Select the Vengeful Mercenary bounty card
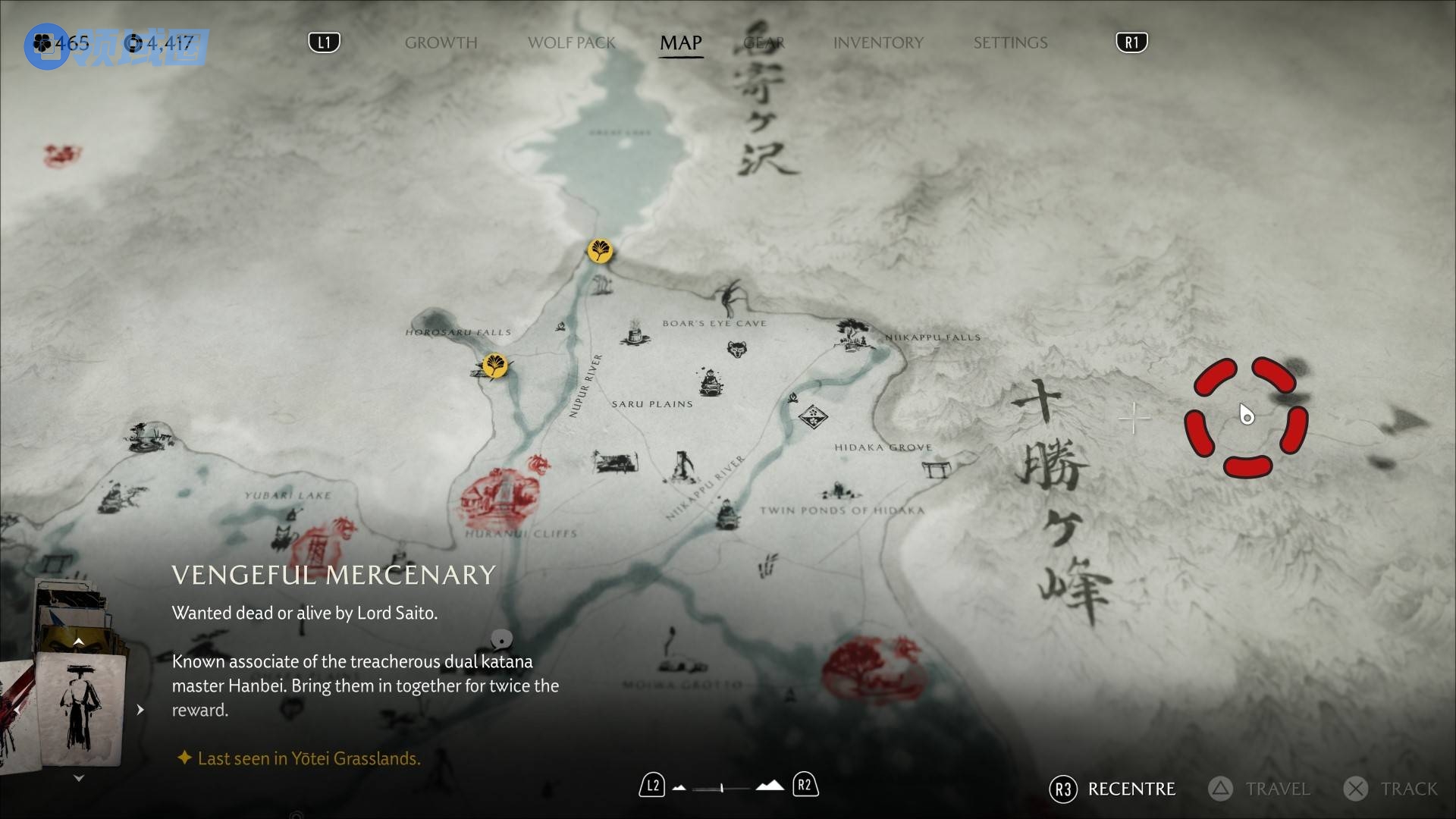 tap(80, 709)
